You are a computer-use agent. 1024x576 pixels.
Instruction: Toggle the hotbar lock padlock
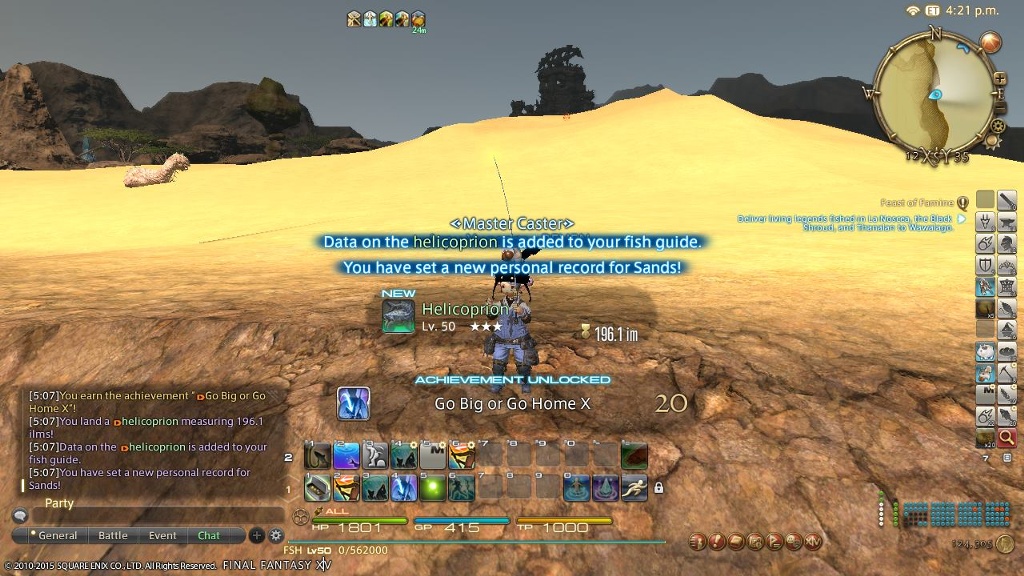658,488
